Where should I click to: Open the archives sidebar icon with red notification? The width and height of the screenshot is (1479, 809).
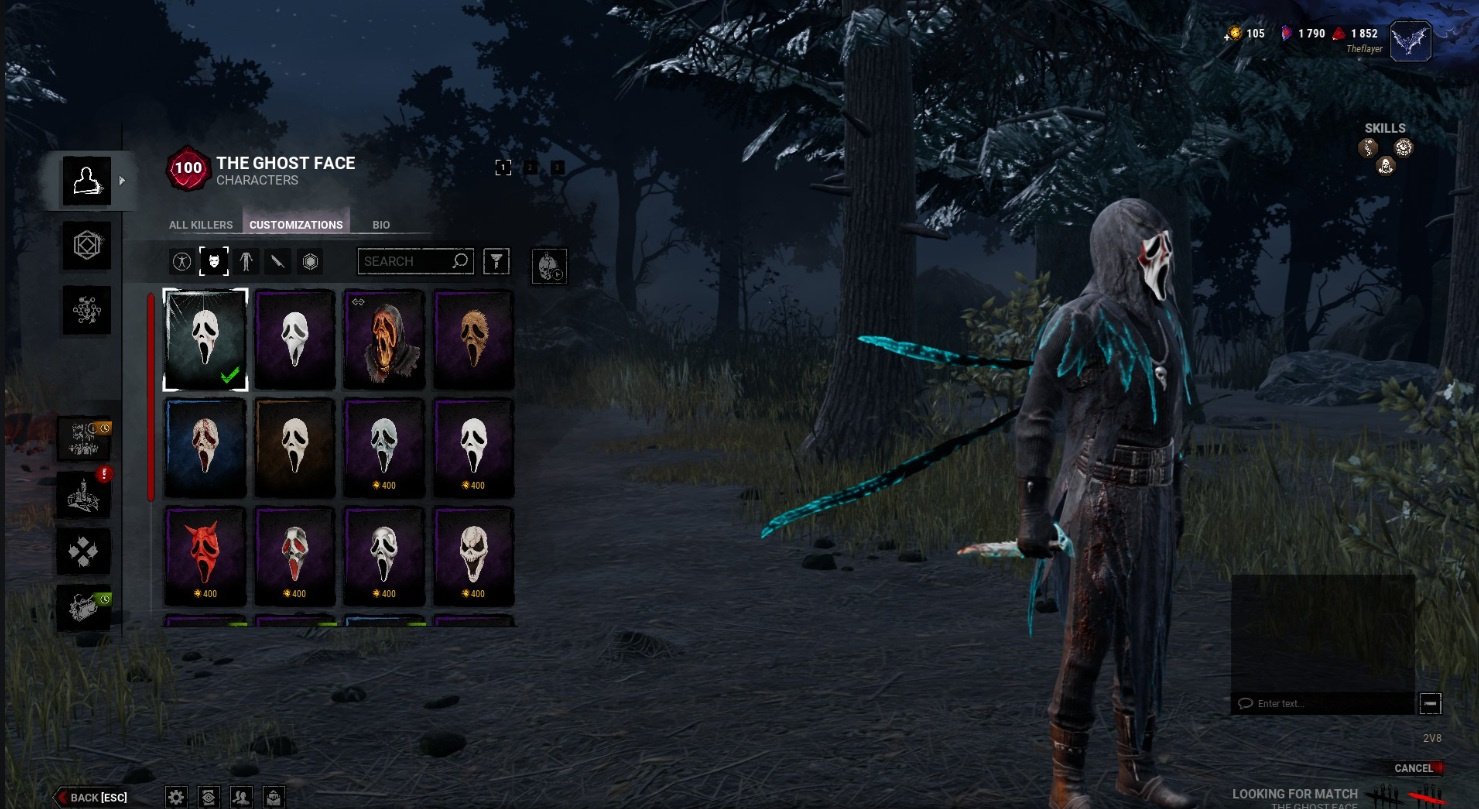point(85,490)
